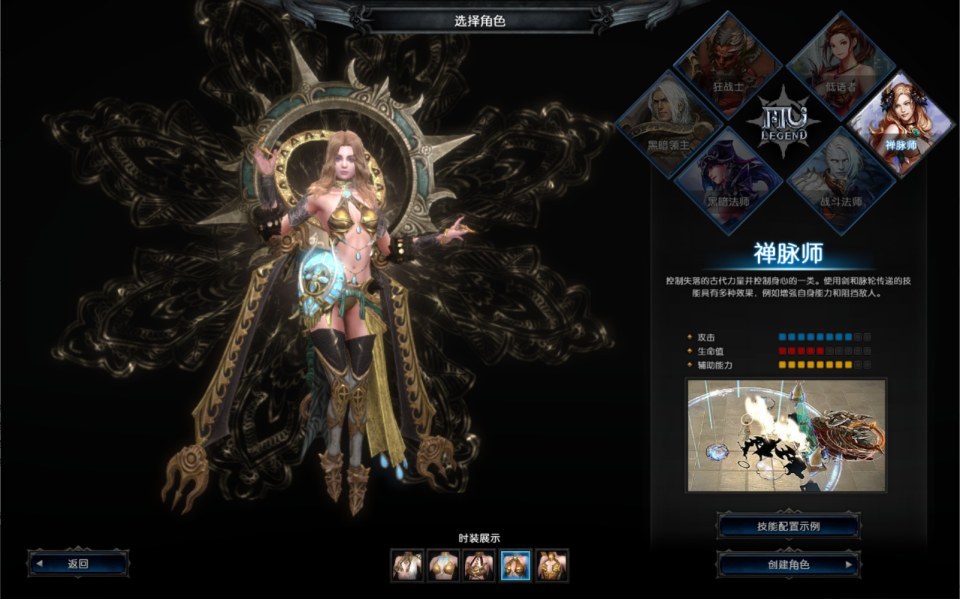Preview the second costume thumbnail

click(x=444, y=566)
